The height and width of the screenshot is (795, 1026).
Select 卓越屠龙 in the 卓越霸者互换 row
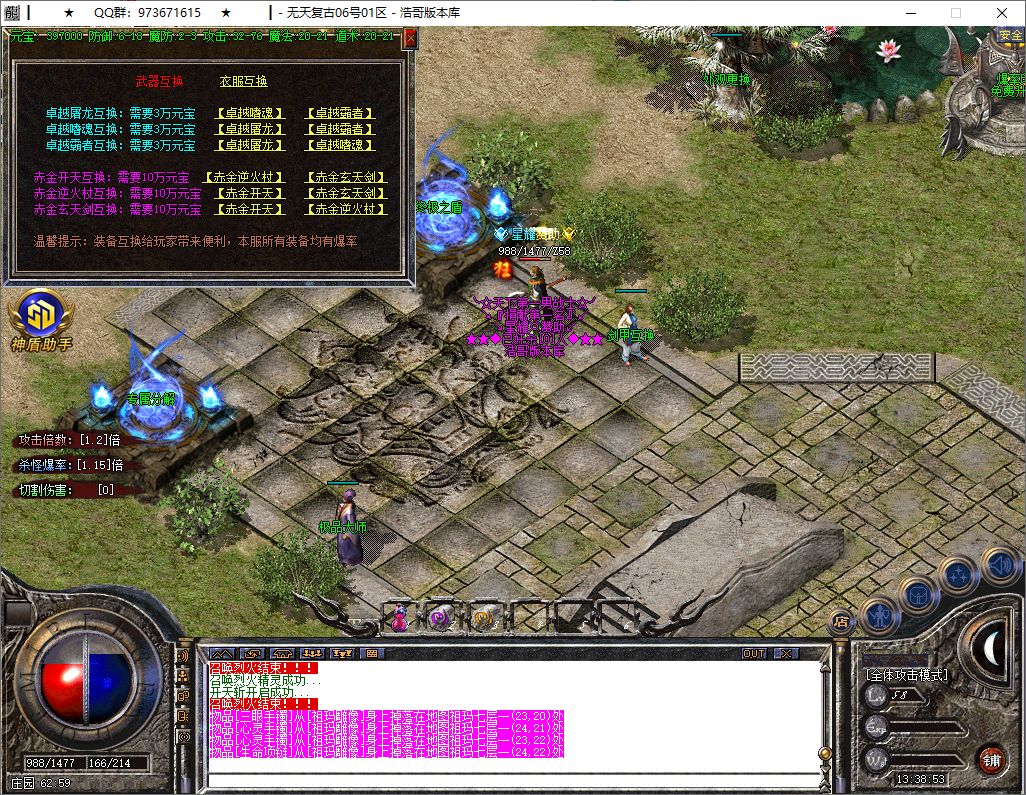click(x=250, y=145)
